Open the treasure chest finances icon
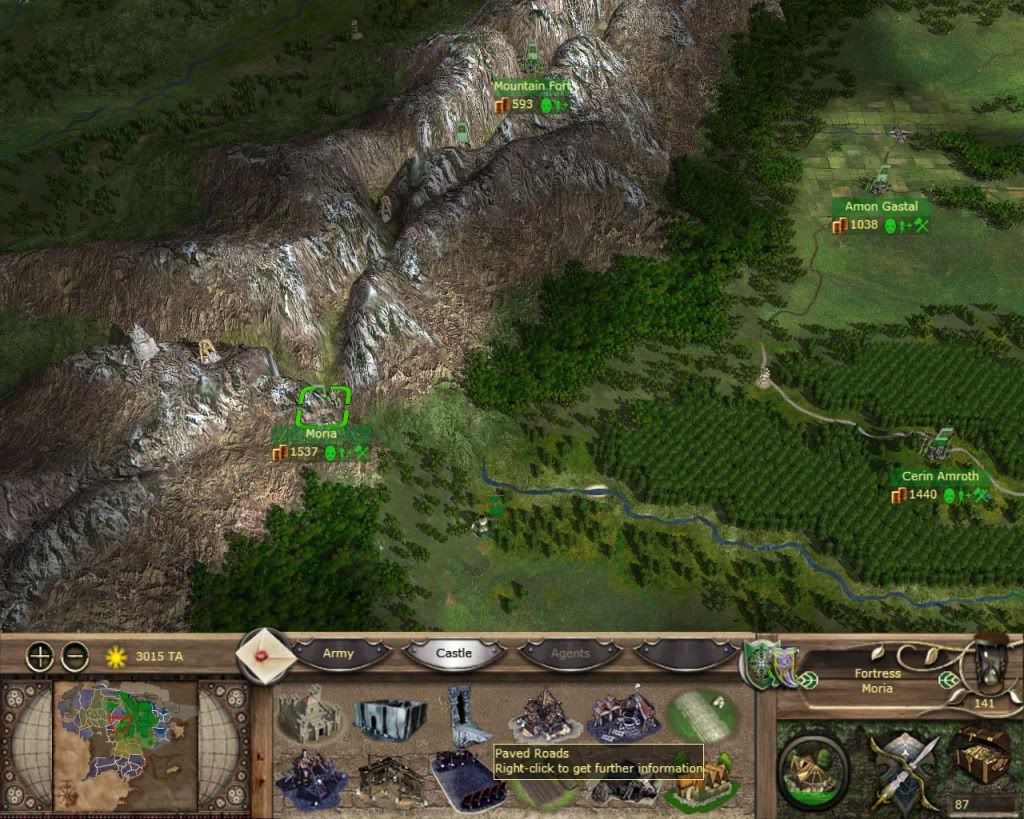Screen dimensions: 1024x819 click(x=982, y=755)
